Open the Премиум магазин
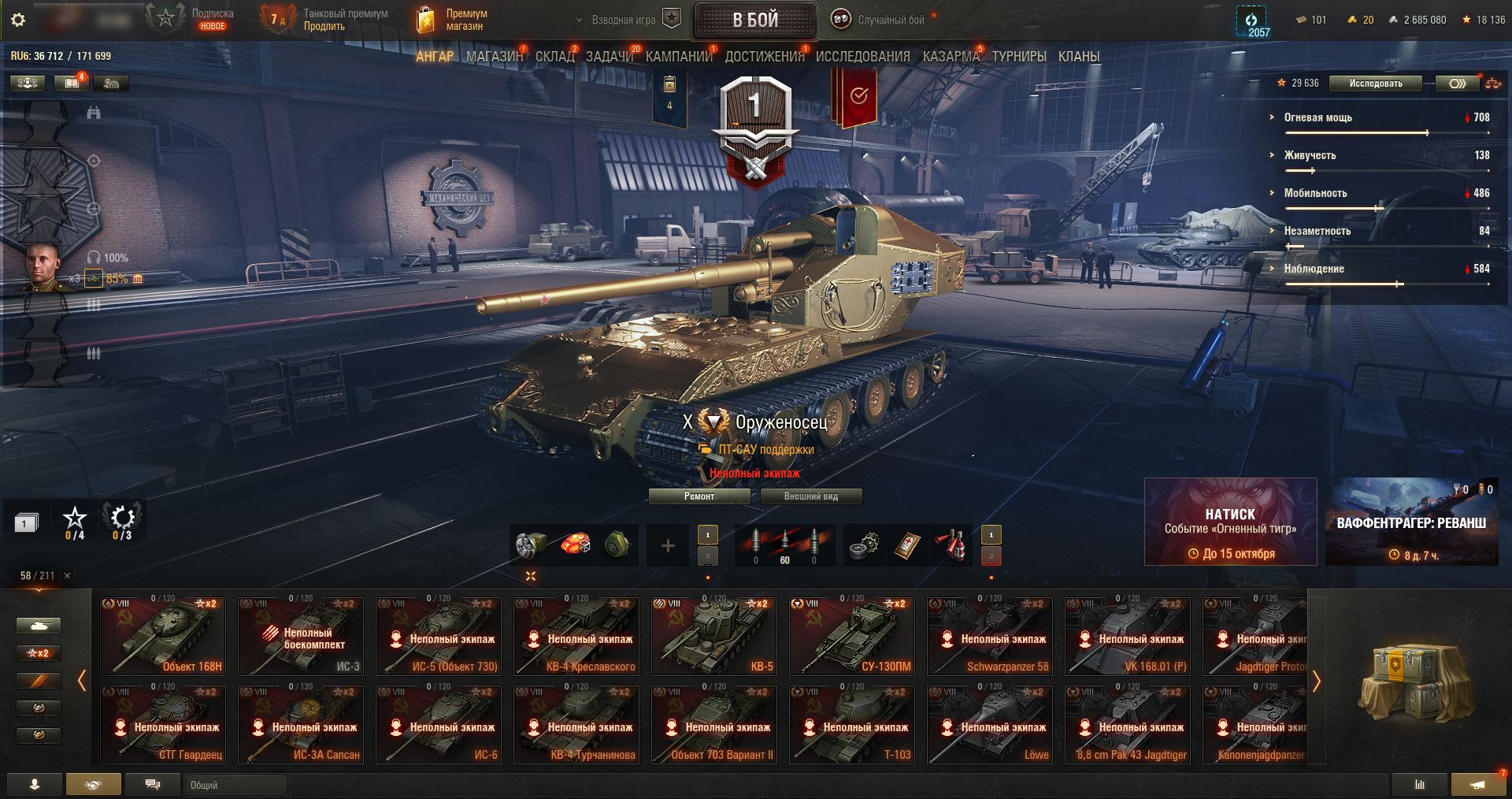Screen dimensions: 1512x799 click(x=453, y=20)
